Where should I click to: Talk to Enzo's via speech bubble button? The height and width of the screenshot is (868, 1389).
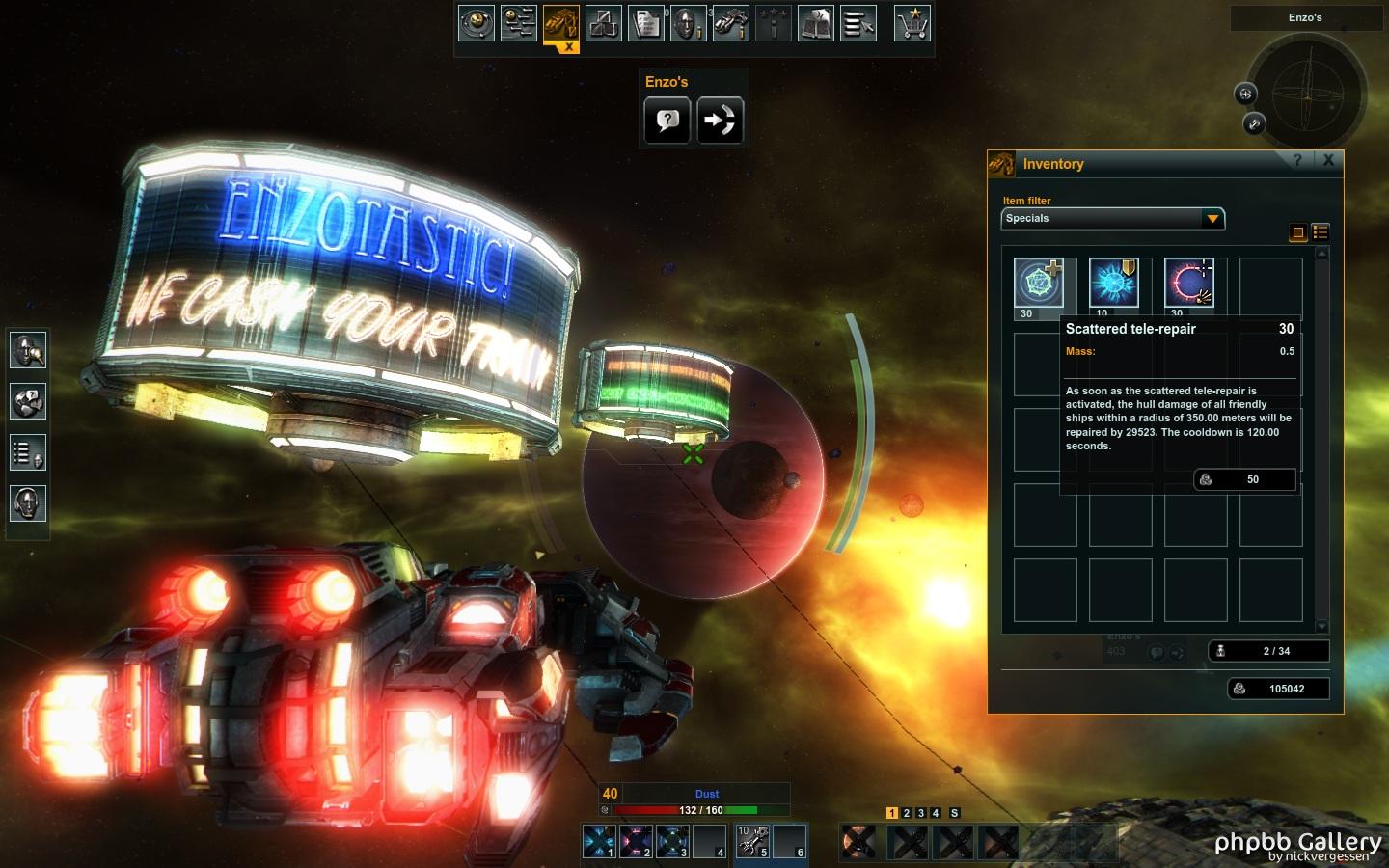click(667, 121)
